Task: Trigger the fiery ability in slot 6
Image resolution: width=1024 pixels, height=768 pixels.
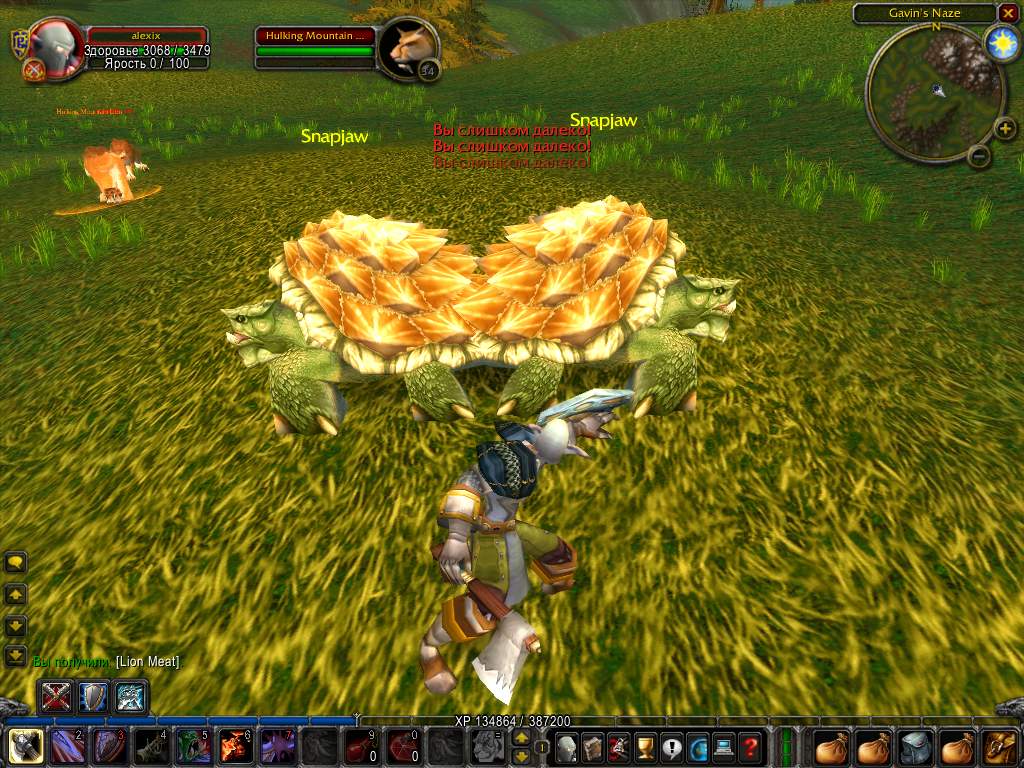Action: point(235,746)
